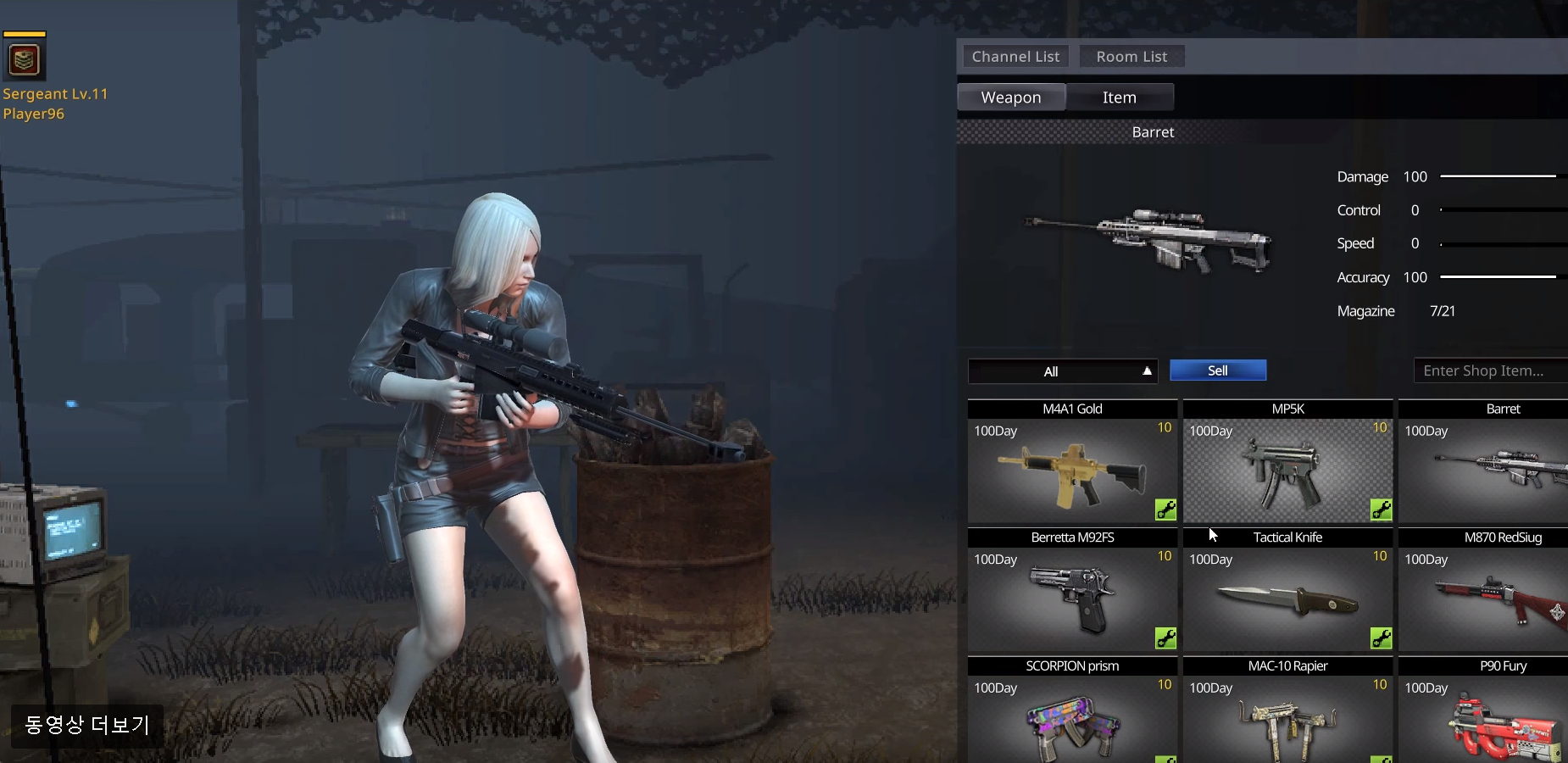The width and height of the screenshot is (1568, 763).
Task: Open the Channel List
Action: click(x=1015, y=57)
